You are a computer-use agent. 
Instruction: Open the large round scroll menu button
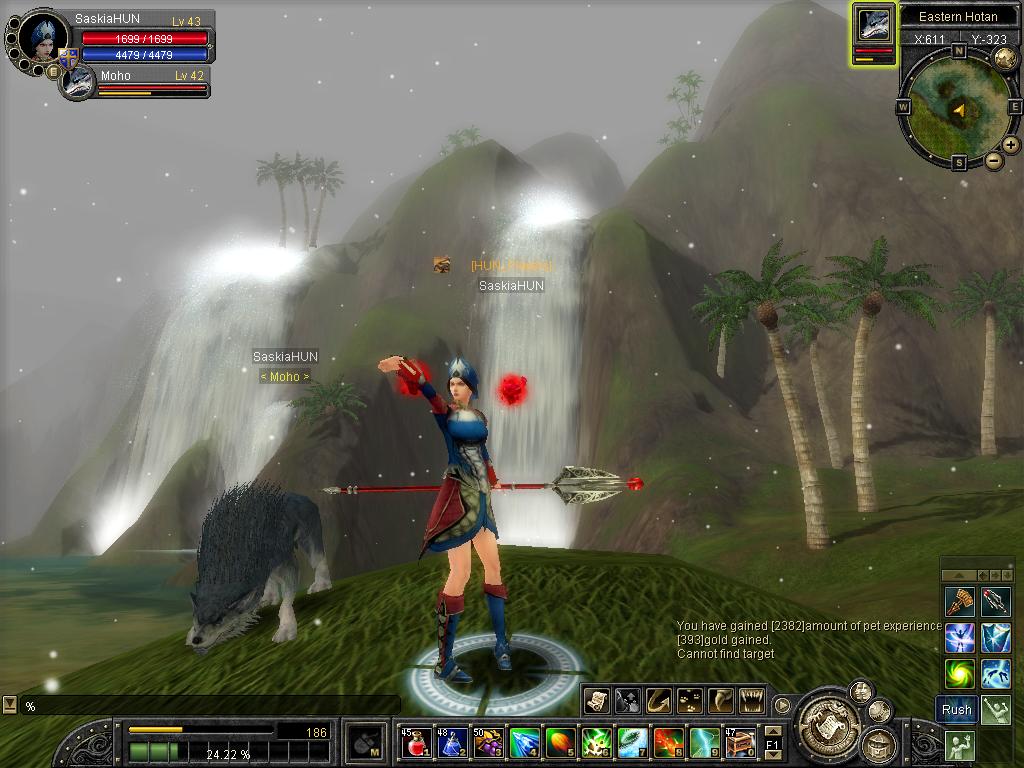tap(825, 716)
